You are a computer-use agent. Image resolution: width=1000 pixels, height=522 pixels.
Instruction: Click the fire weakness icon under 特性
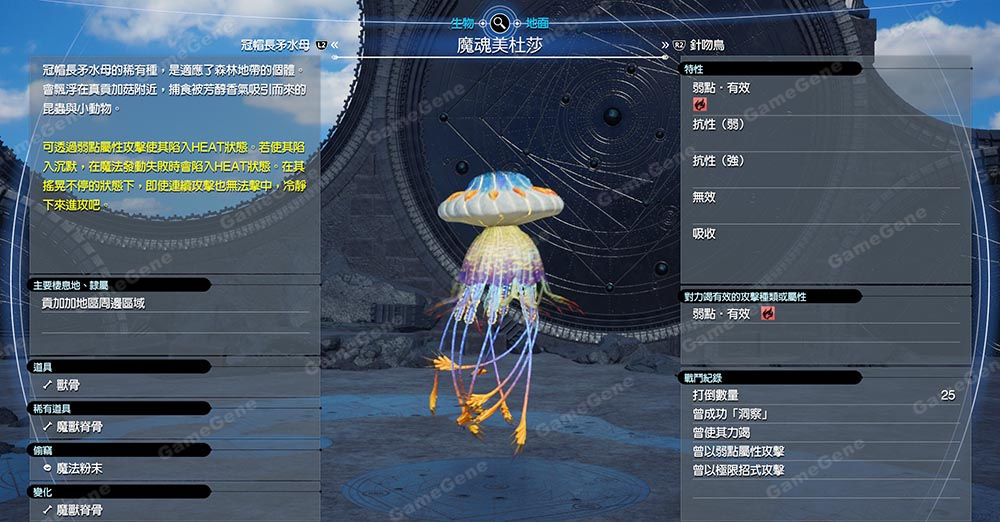[x=699, y=104]
